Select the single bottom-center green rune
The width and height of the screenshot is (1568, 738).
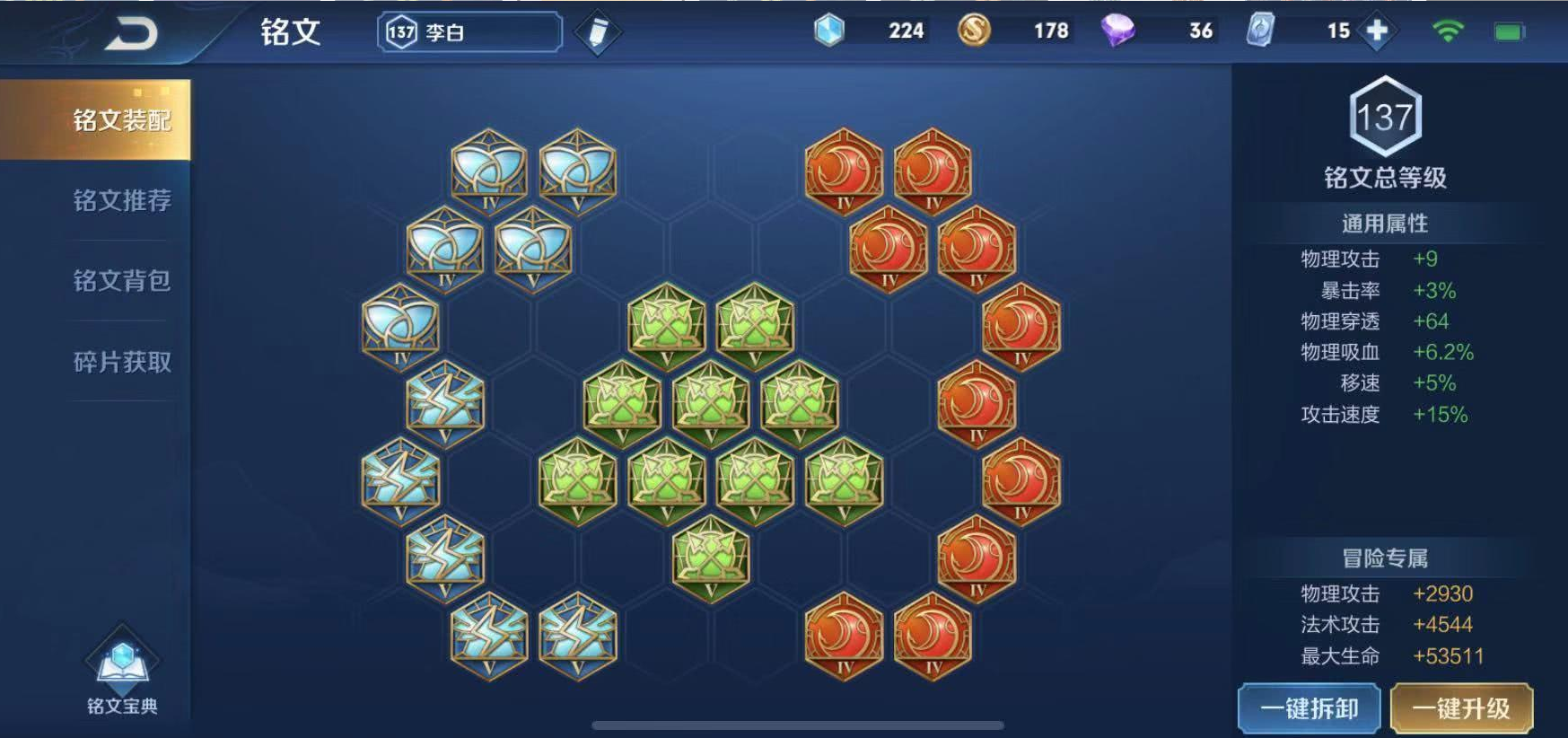(x=710, y=558)
